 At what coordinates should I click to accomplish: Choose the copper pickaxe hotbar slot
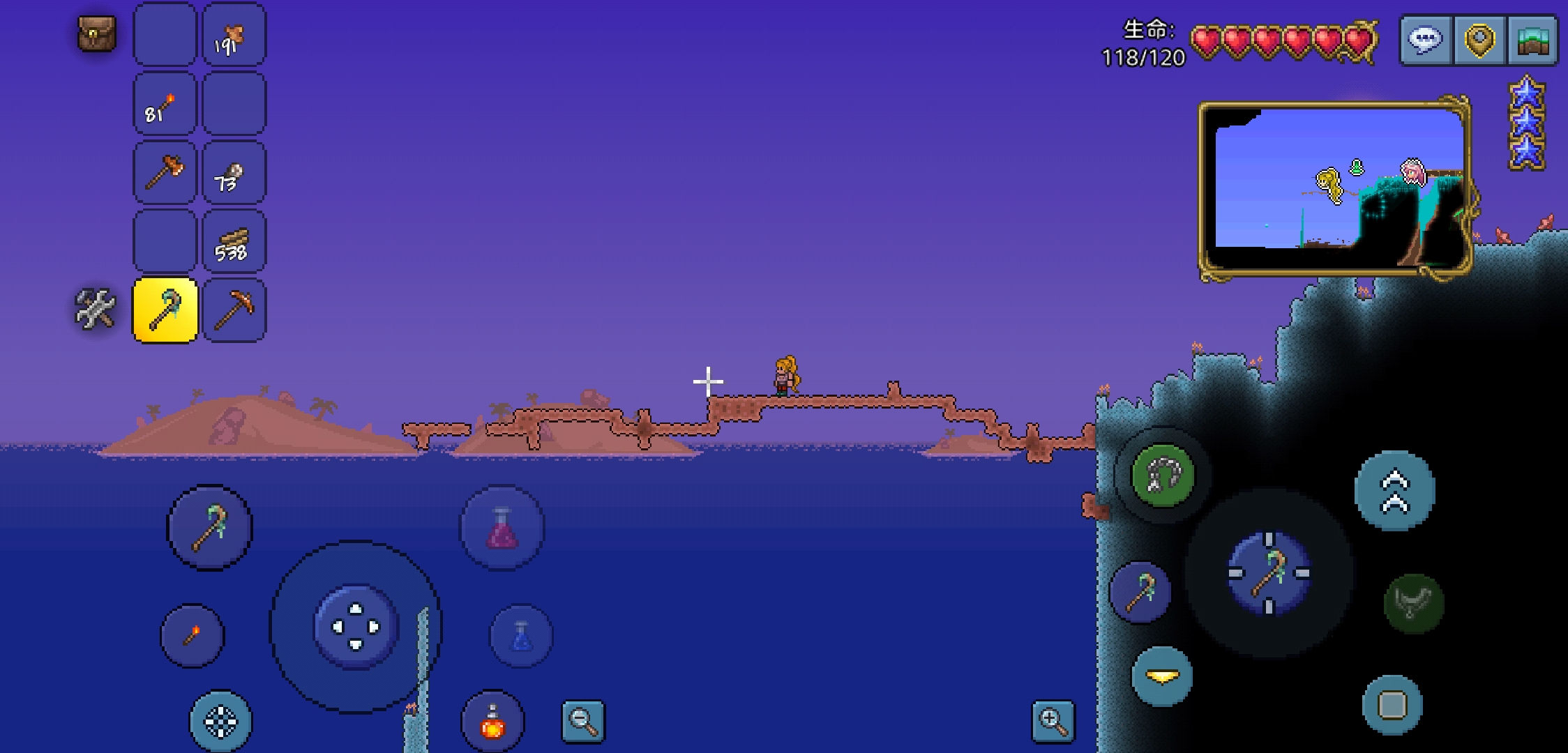tap(234, 310)
